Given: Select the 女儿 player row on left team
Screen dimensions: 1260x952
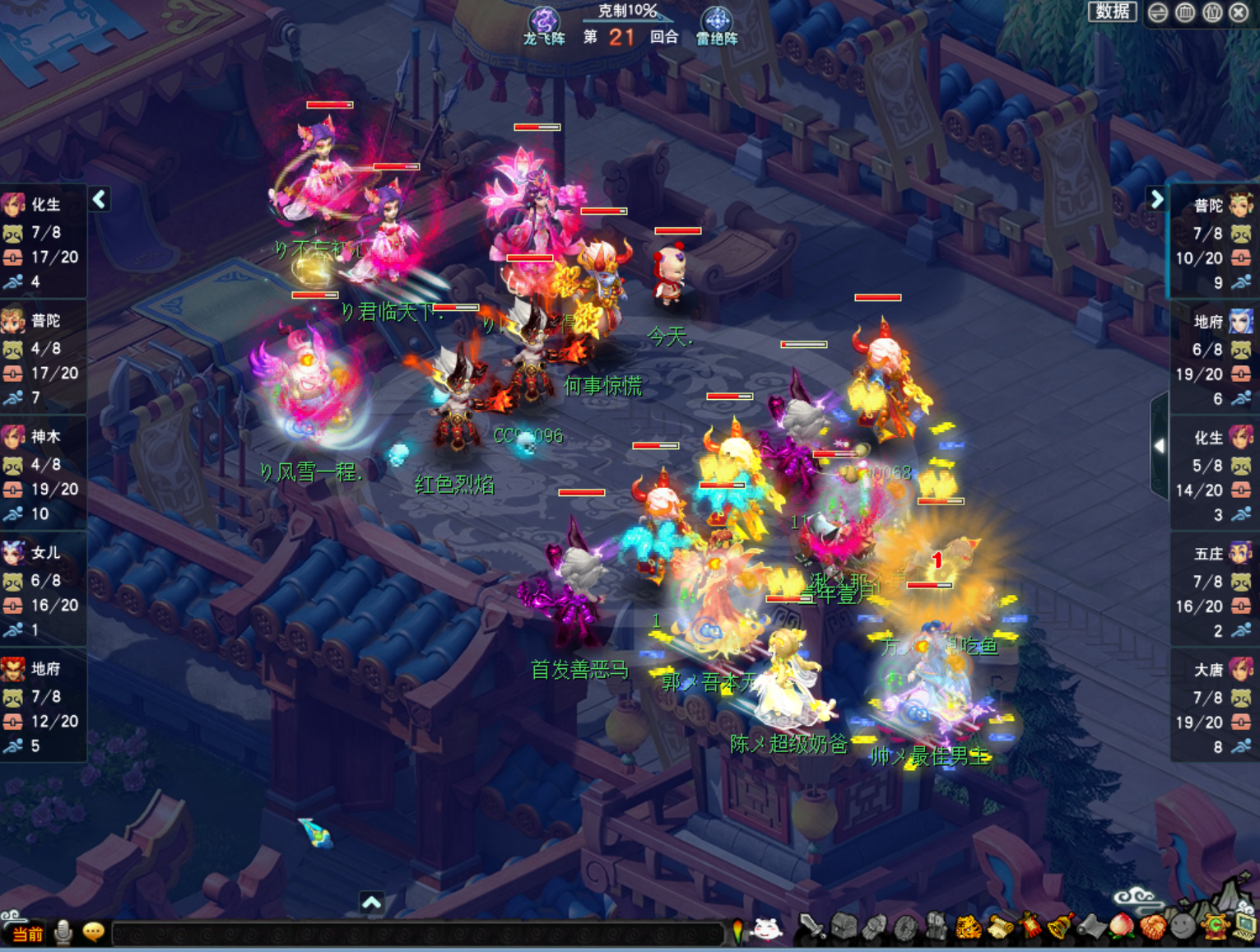Looking at the screenshot, I should coord(43,591).
